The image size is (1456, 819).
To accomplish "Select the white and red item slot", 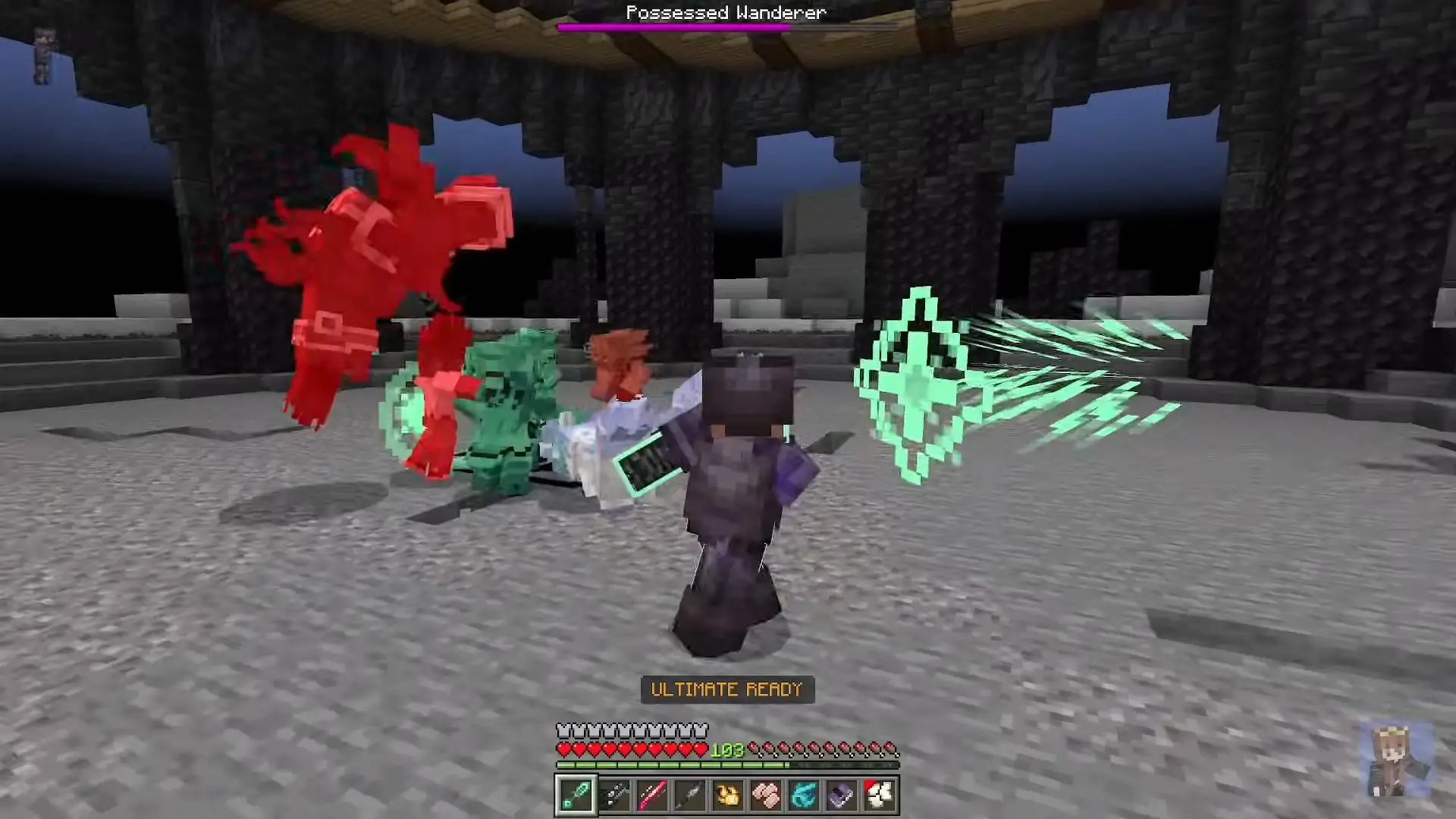I will point(880,795).
